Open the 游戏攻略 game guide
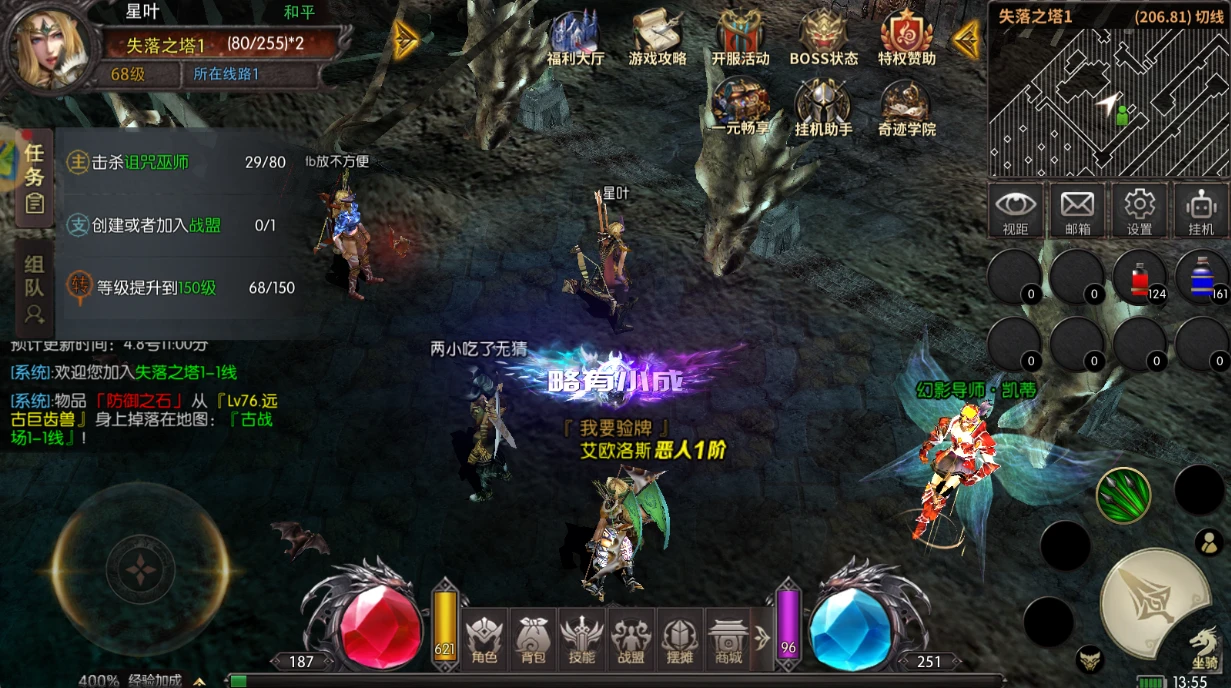1231x688 pixels. pyautogui.click(x=657, y=38)
